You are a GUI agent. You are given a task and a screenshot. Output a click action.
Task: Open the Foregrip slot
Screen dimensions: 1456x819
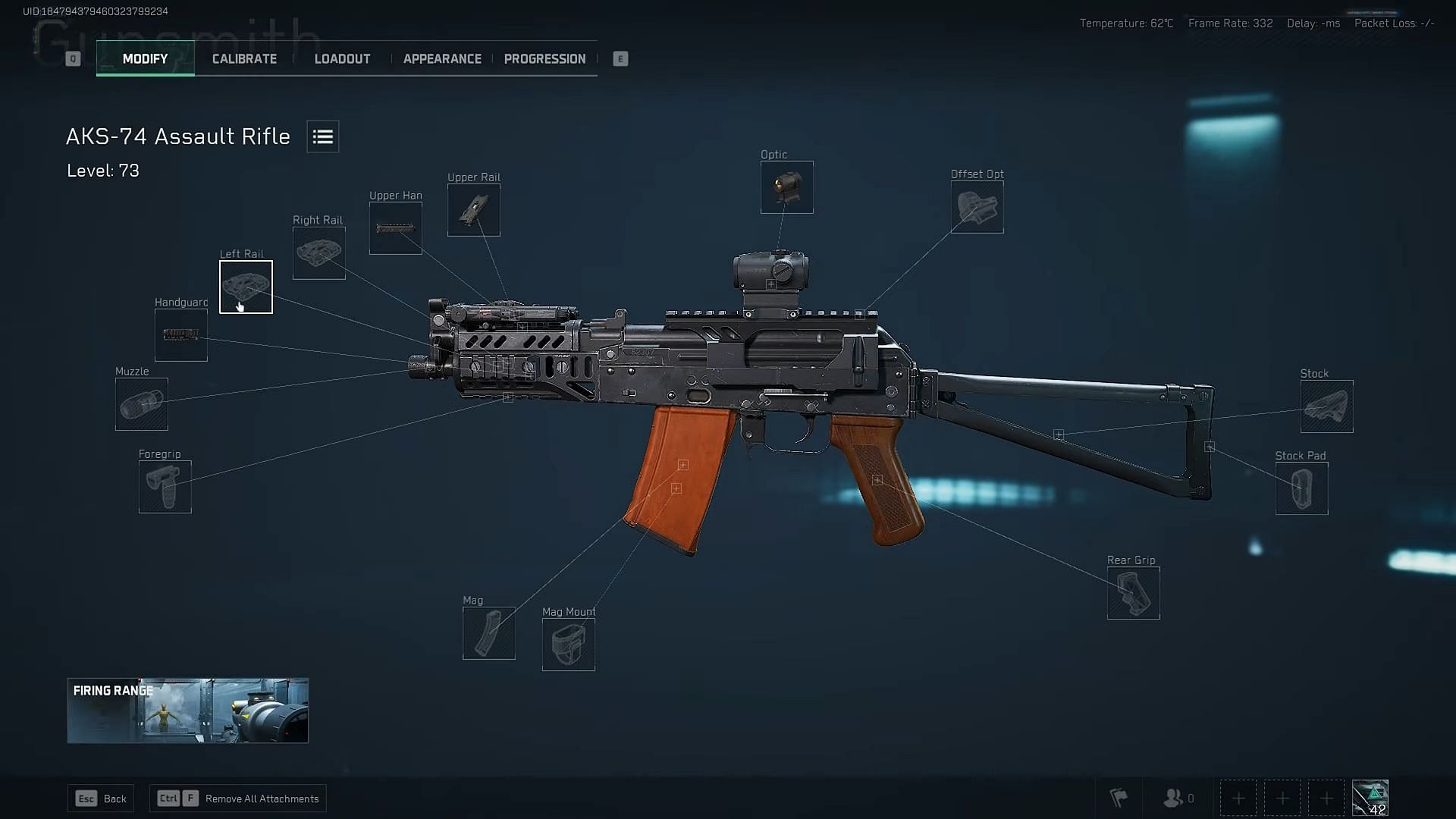pos(165,486)
